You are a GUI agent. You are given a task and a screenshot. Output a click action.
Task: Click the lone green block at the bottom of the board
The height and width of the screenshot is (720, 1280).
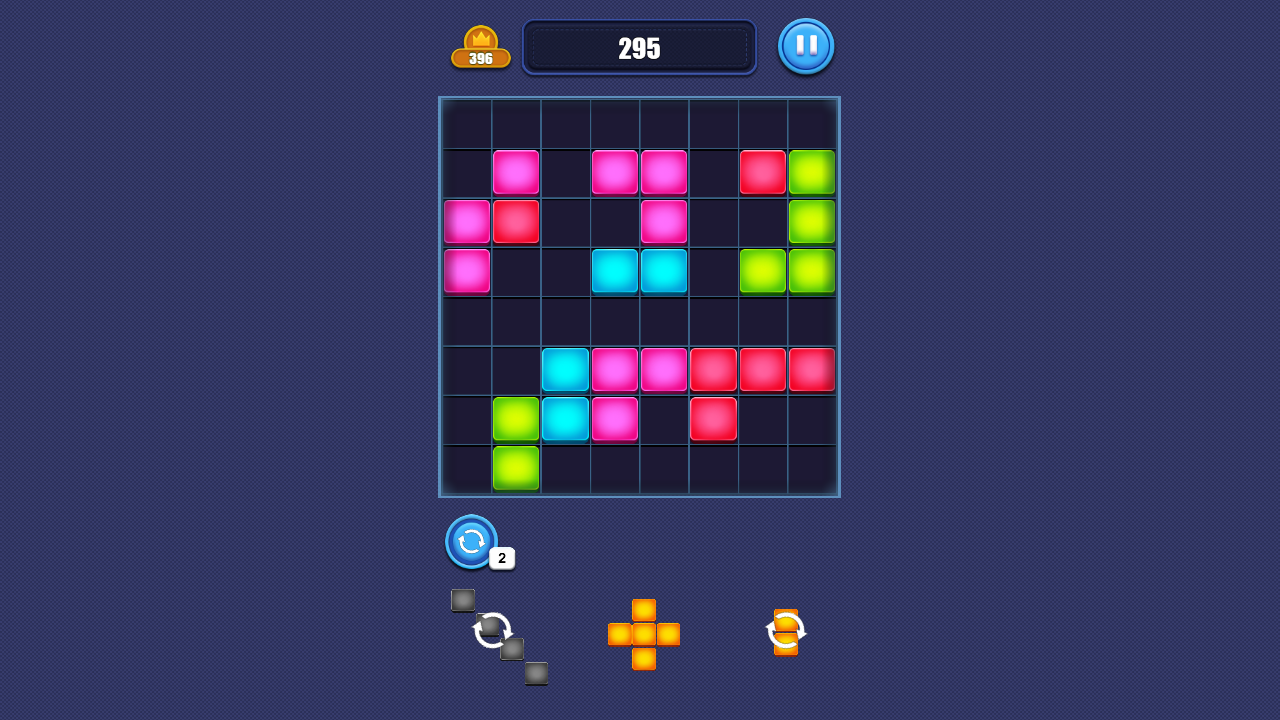pyautogui.click(x=515, y=467)
